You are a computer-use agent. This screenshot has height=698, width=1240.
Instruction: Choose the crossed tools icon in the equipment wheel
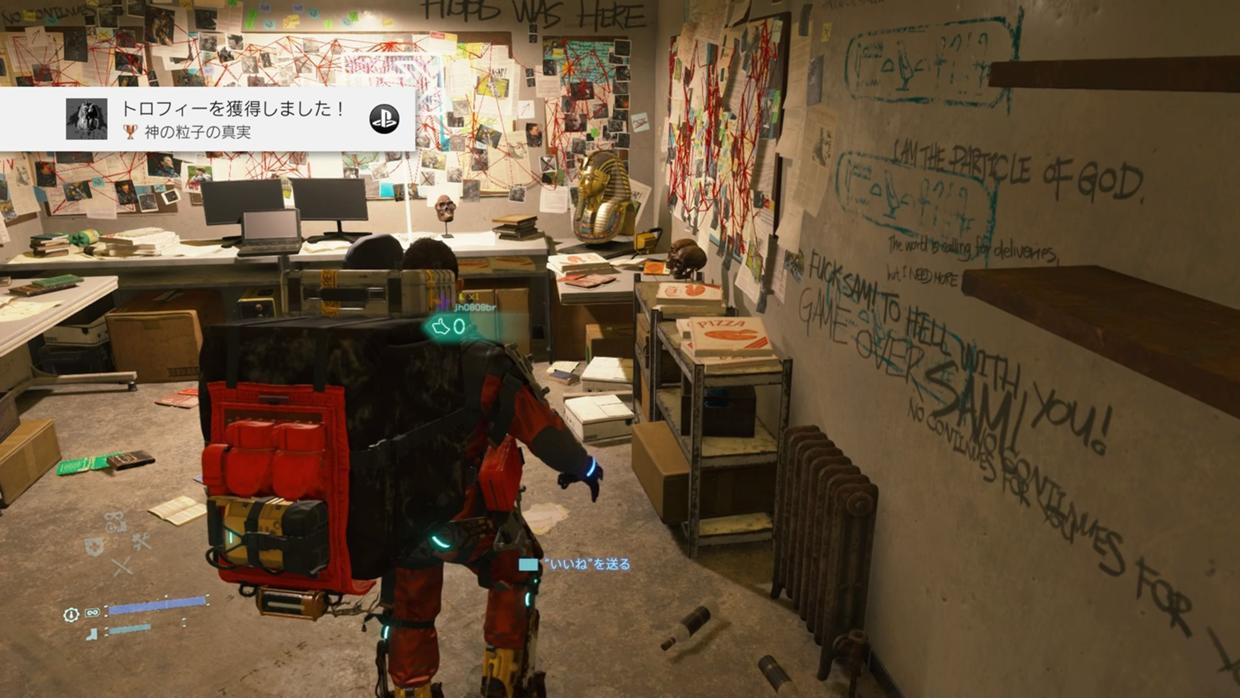click(141, 542)
